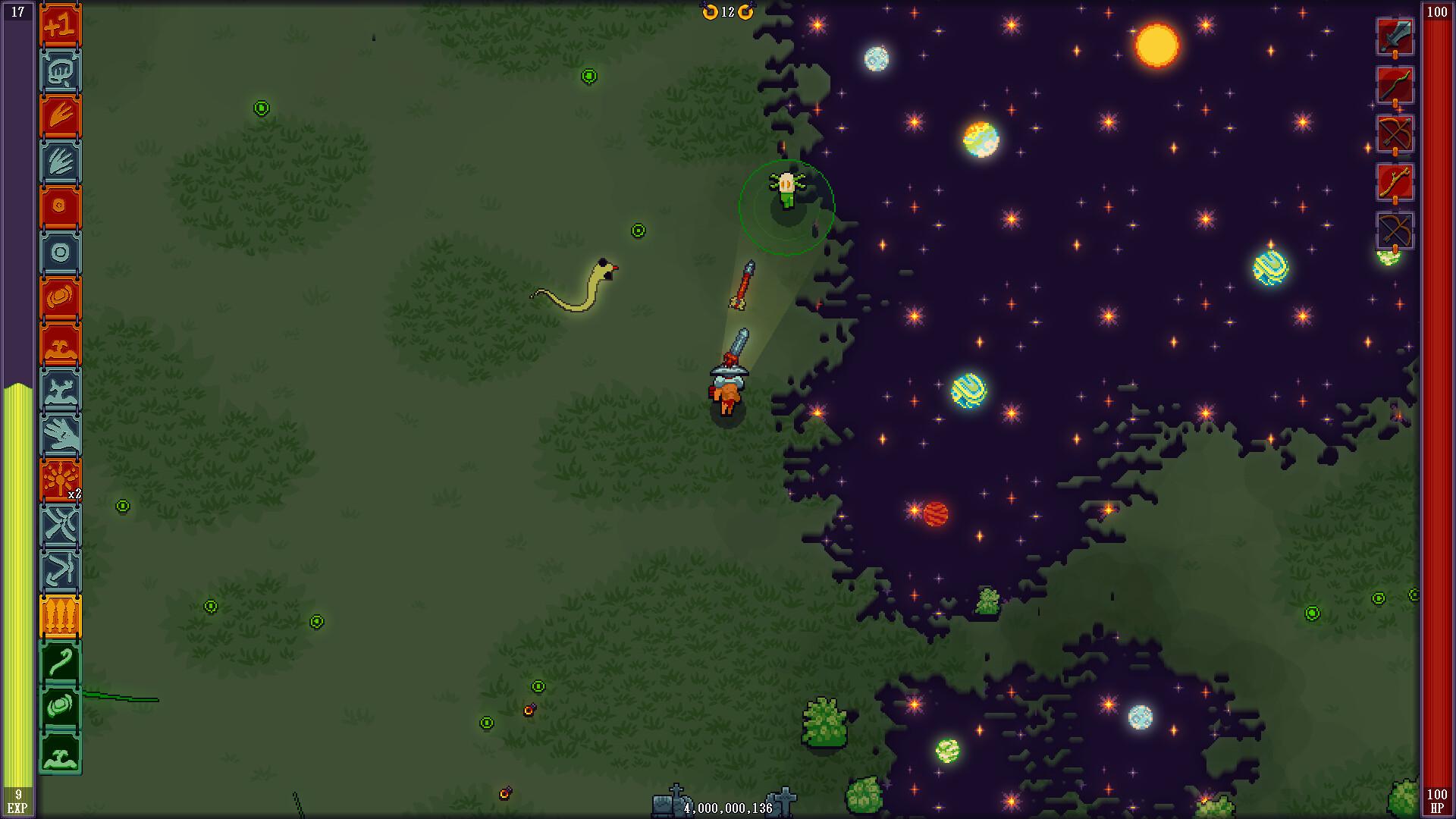1456x819 pixels.
Task: Select the greatsword weapon slot
Action: (1395, 34)
